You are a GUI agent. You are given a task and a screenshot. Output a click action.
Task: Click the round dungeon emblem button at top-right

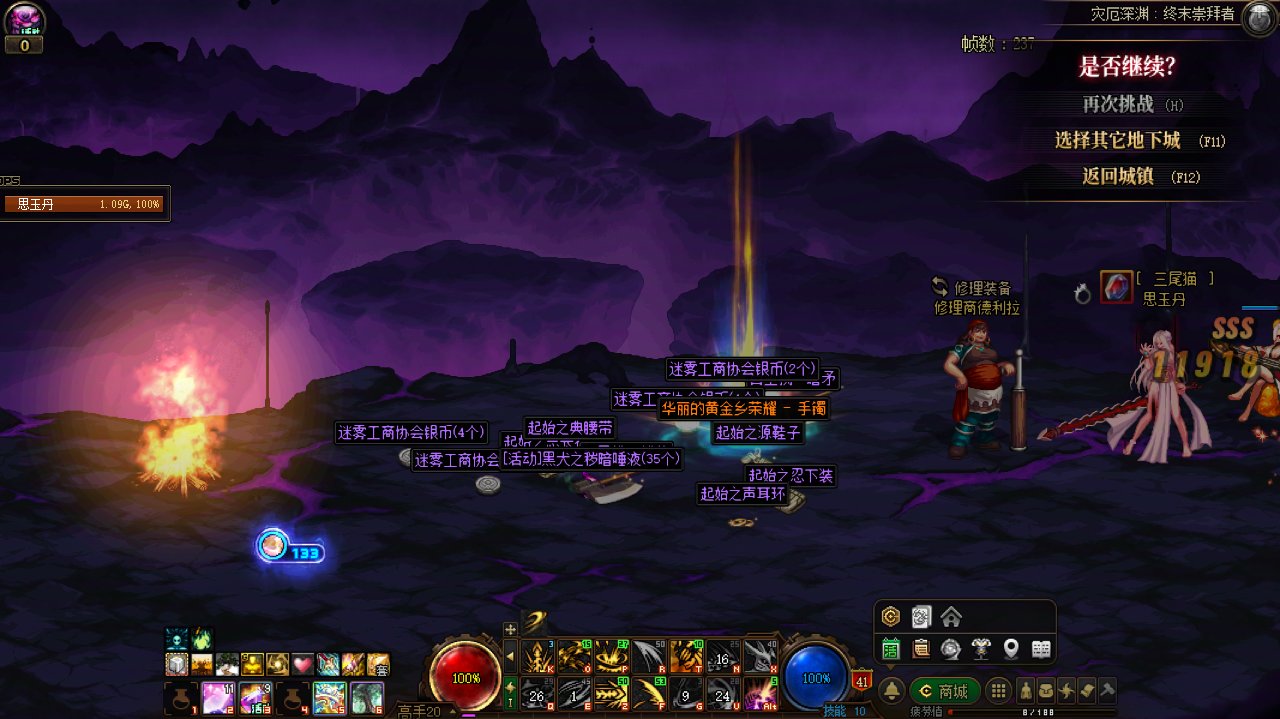(x=1258, y=19)
